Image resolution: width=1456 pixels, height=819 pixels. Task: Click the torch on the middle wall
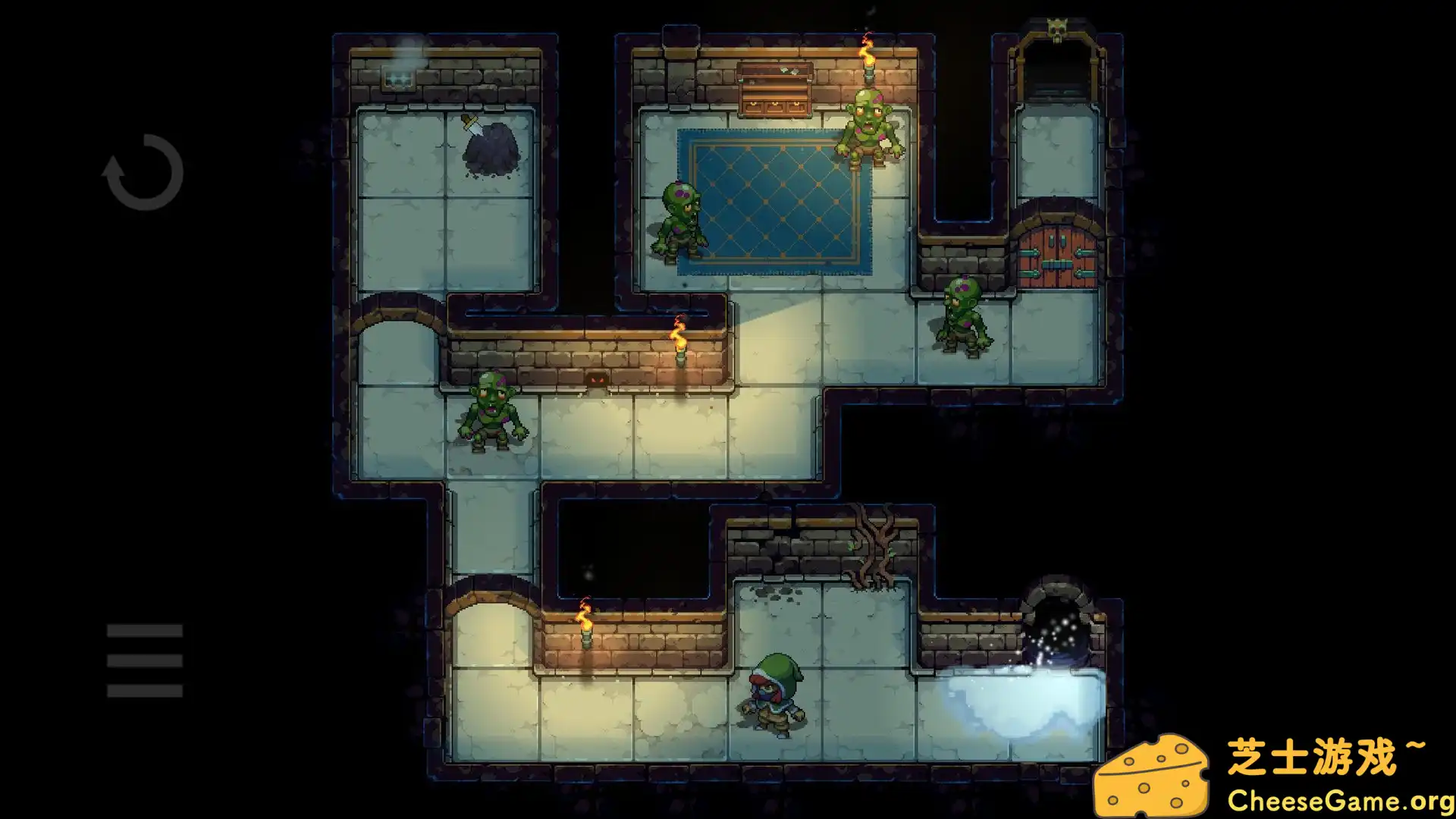click(x=679, y=341)
